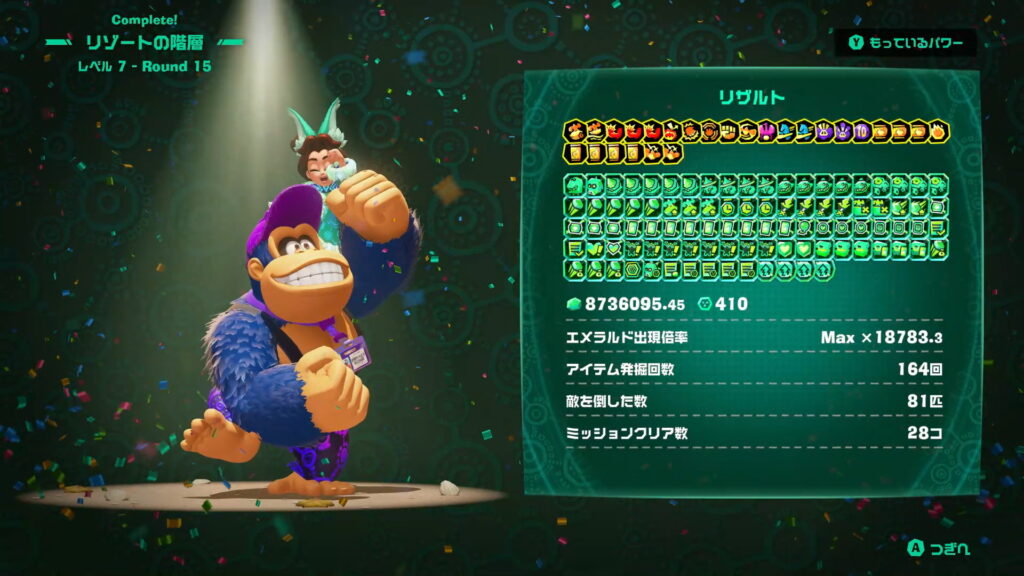Select the clenched fist power icon

(729, 132)
